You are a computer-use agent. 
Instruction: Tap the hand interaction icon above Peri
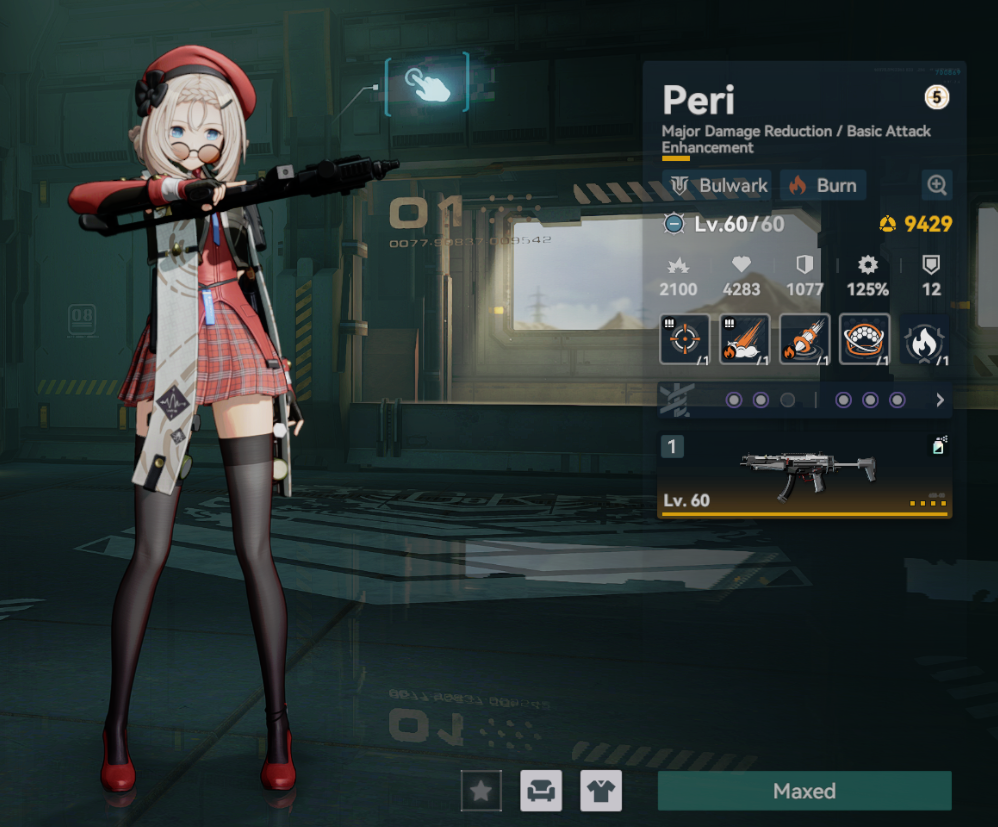click(x=427, y=85)
